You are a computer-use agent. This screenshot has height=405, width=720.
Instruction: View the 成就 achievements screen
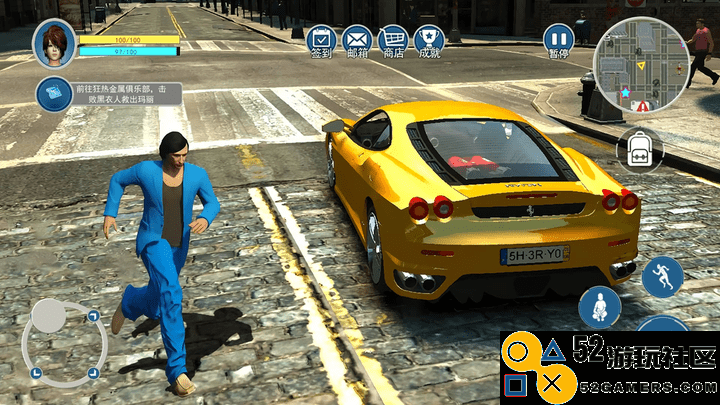(x=429, y=41)
